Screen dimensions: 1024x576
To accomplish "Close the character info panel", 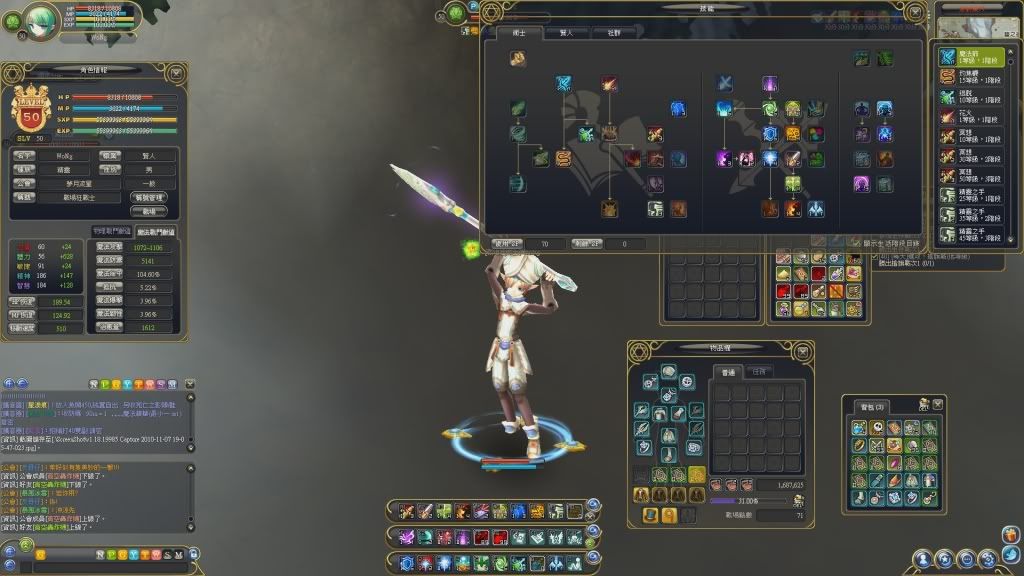I will pyautogui.click(x=176, y=72).
